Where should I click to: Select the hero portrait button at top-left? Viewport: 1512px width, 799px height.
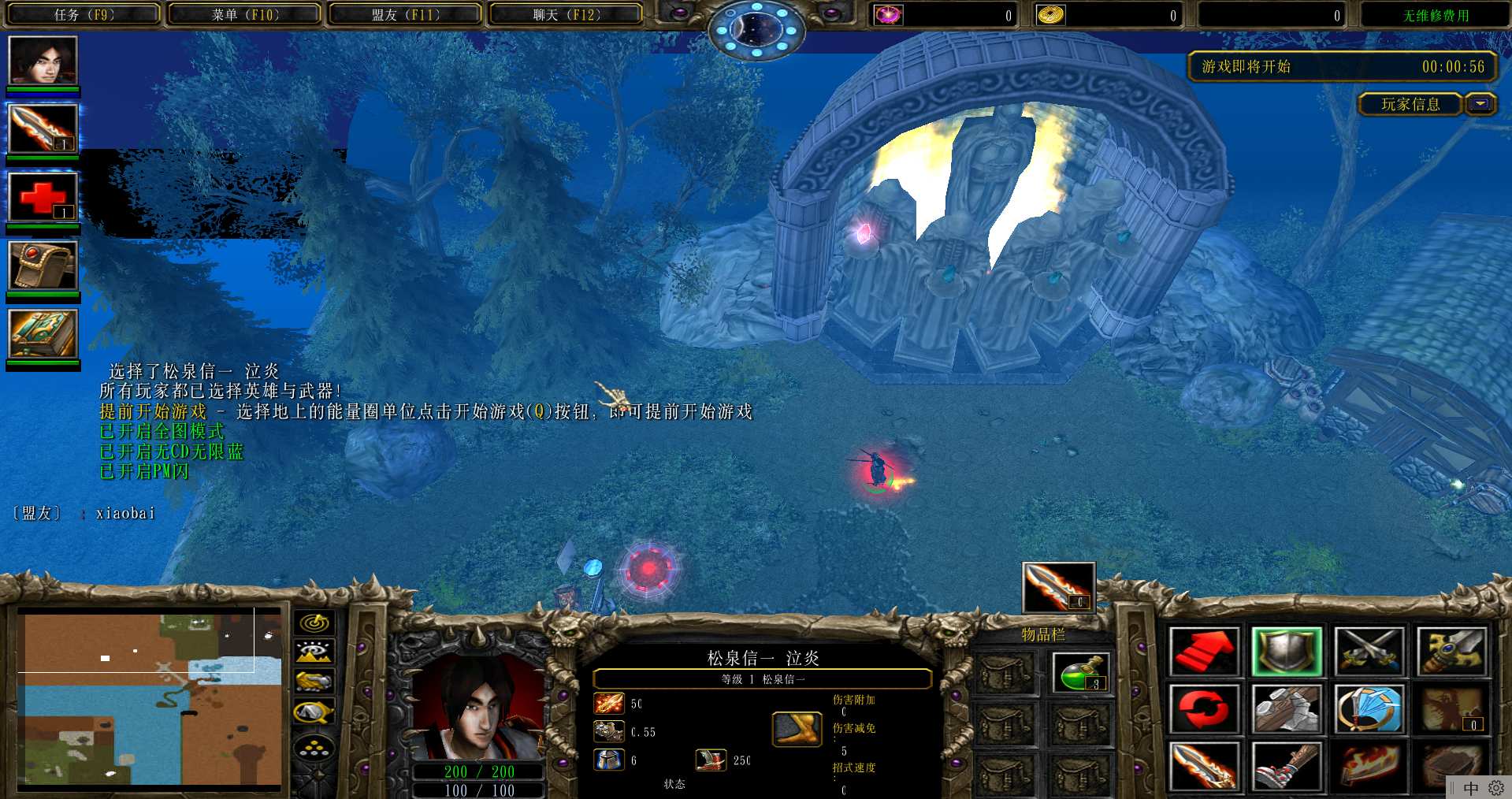(43, 60)
